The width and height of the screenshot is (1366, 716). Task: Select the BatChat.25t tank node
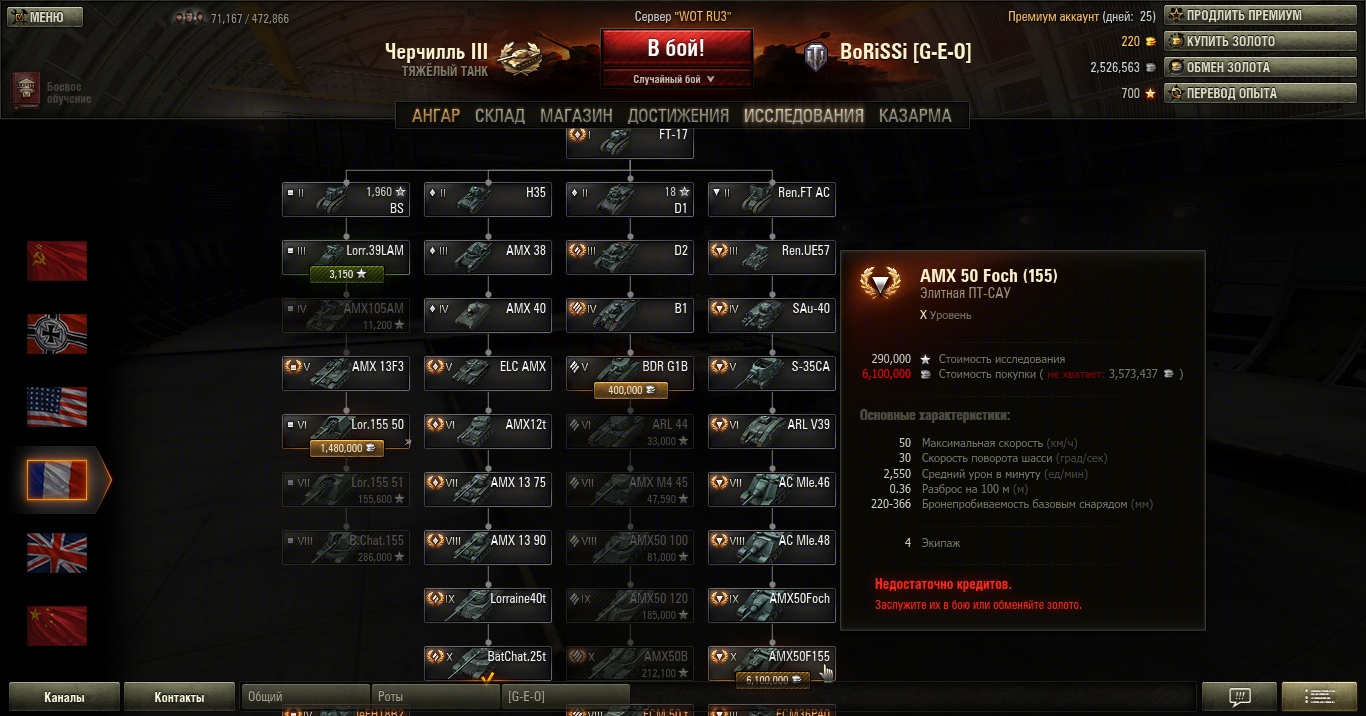pyautogui.click(x=488, y=658)
